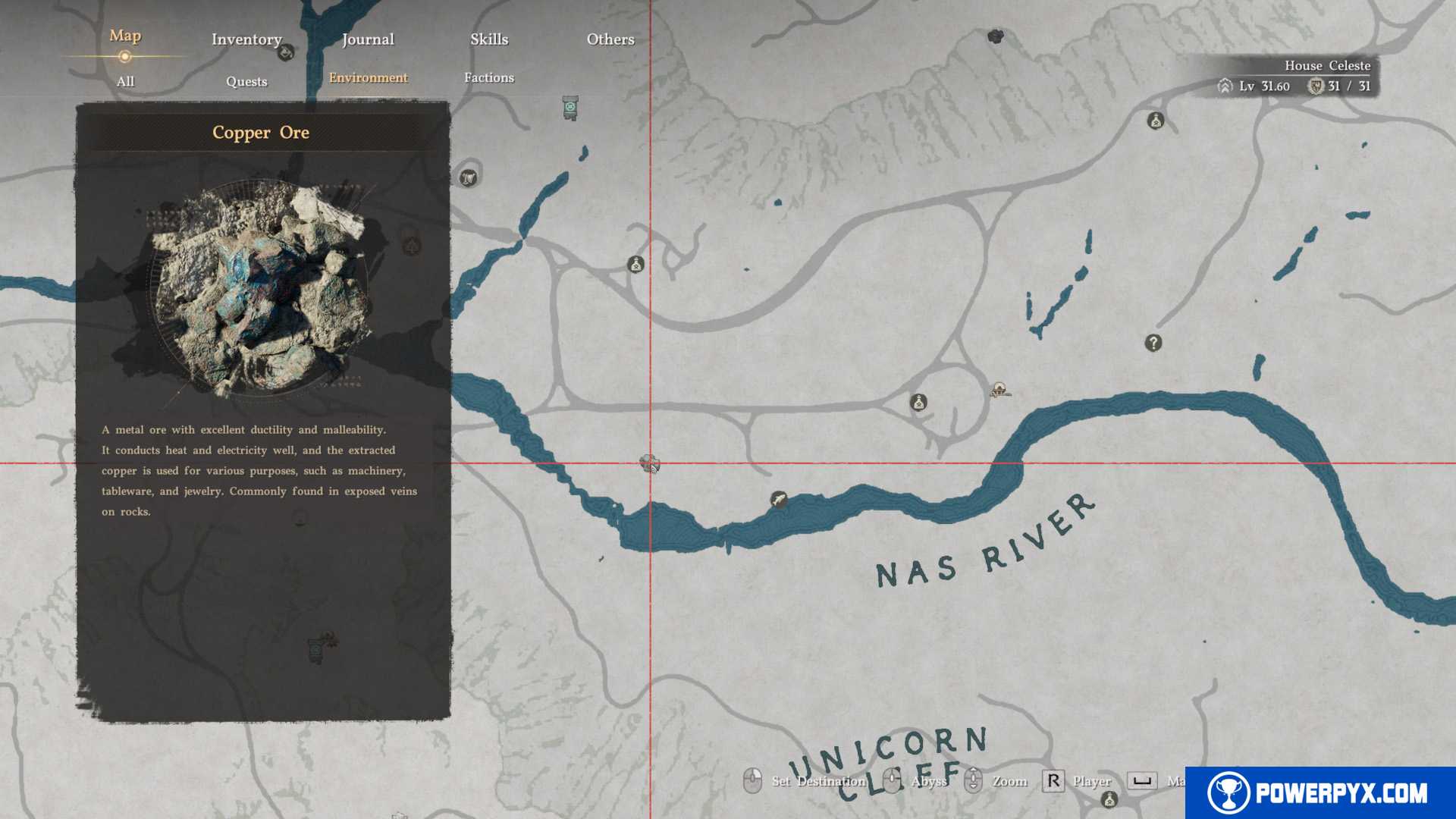The image size is (1456, 819).
Task: Go to the Skills tab
Action: pyautogui.click(x=489, y=39)
